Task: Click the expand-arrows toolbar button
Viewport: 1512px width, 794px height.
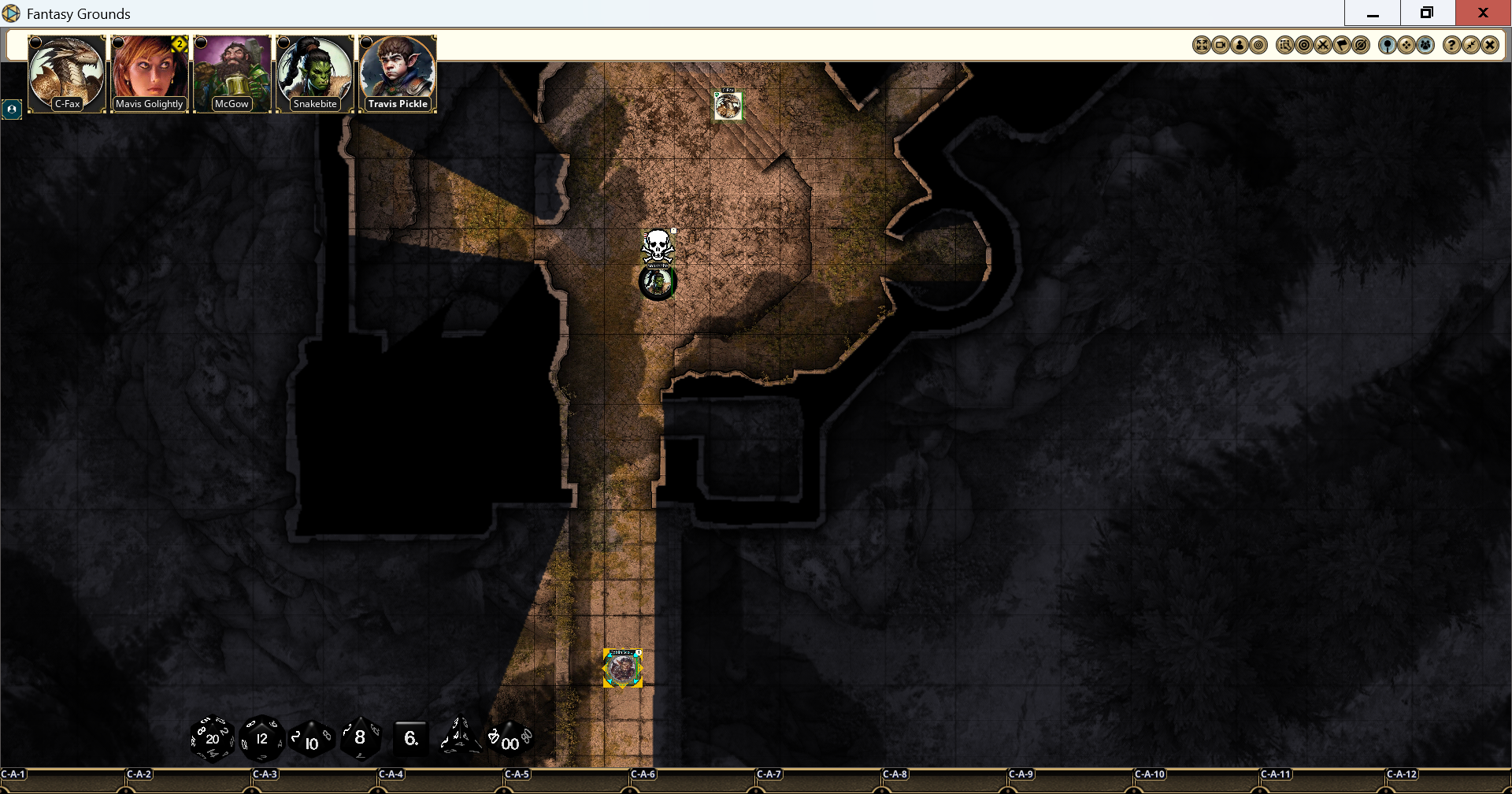Action: click(x=1201, y=46)
